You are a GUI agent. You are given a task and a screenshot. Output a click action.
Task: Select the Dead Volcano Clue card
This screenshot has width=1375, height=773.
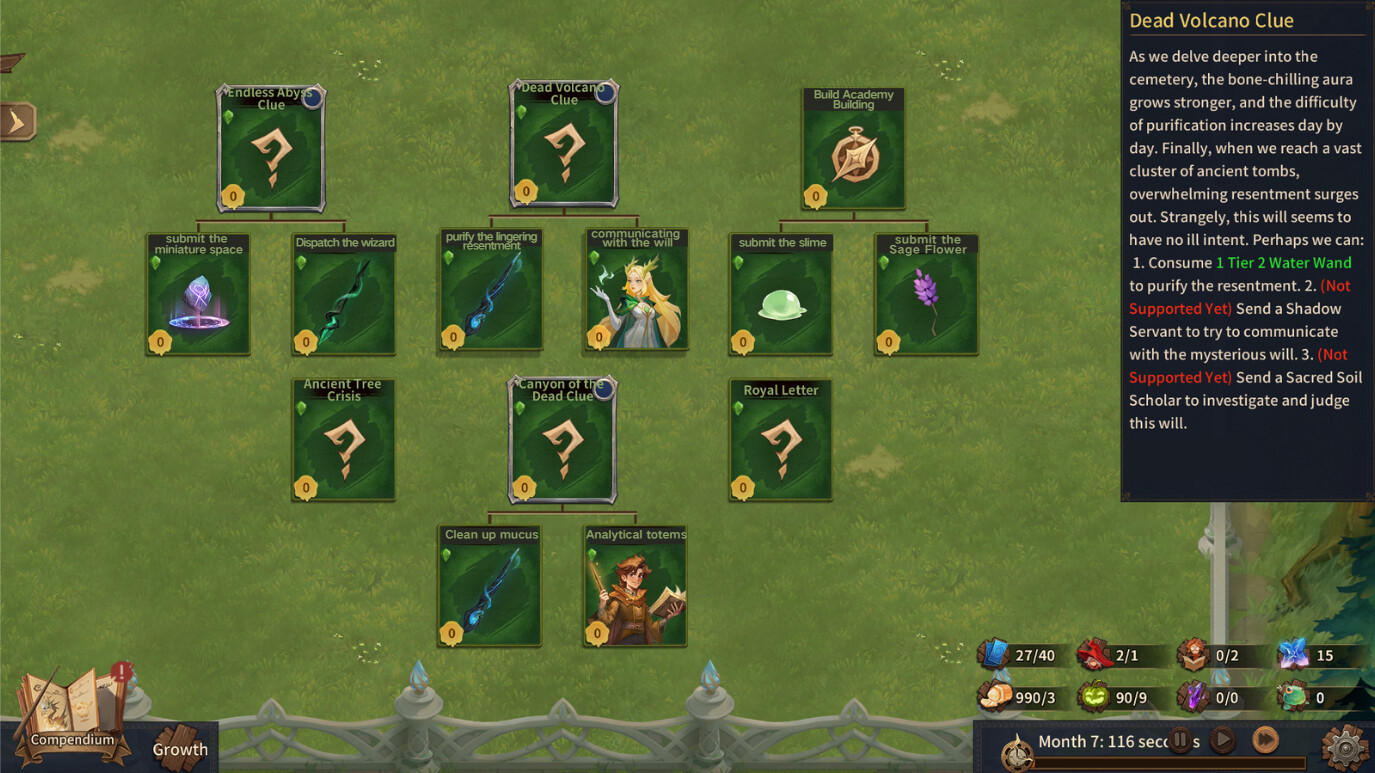point(563,146)
